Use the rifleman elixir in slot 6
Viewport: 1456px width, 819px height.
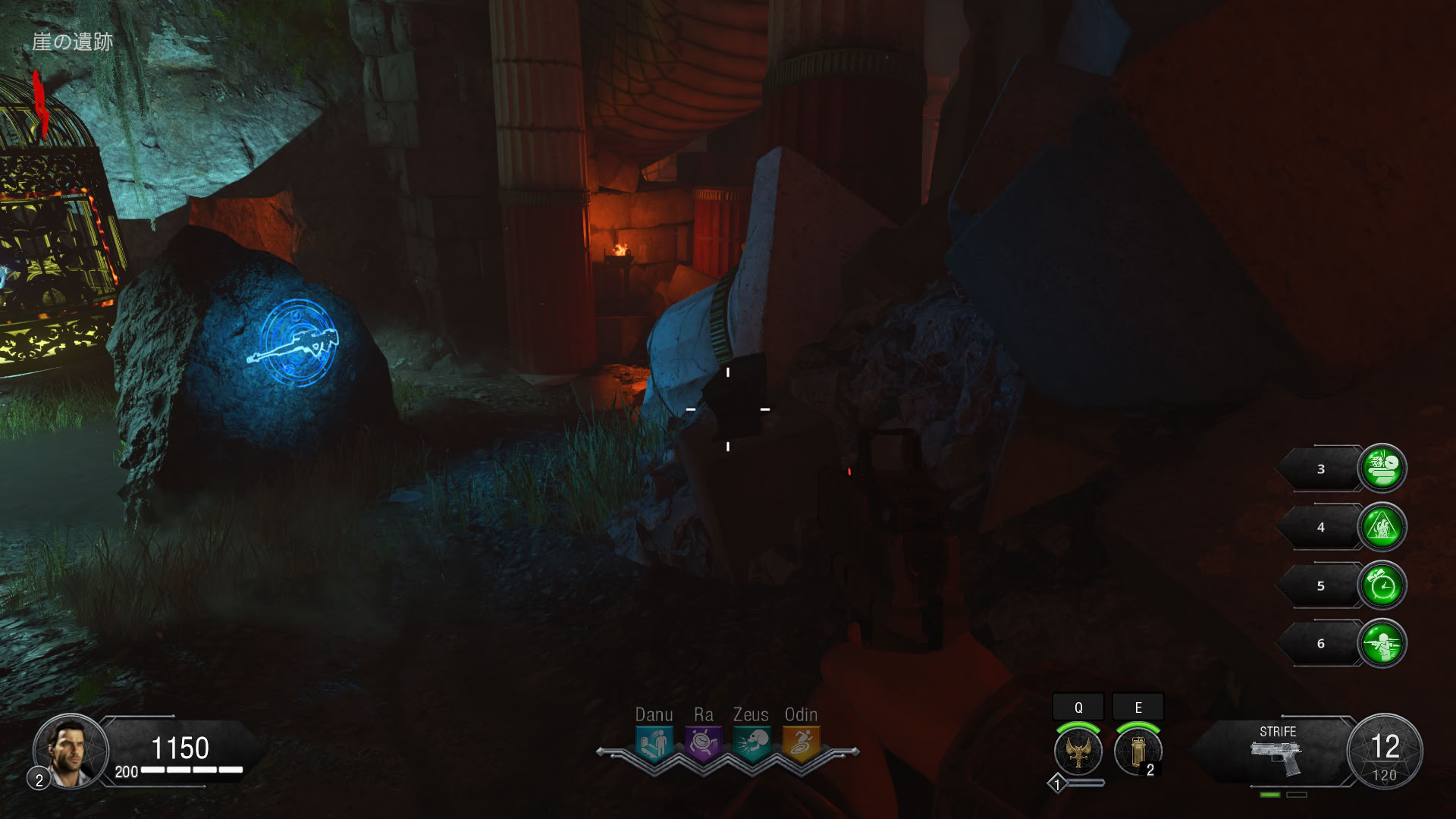point(1382,644)
